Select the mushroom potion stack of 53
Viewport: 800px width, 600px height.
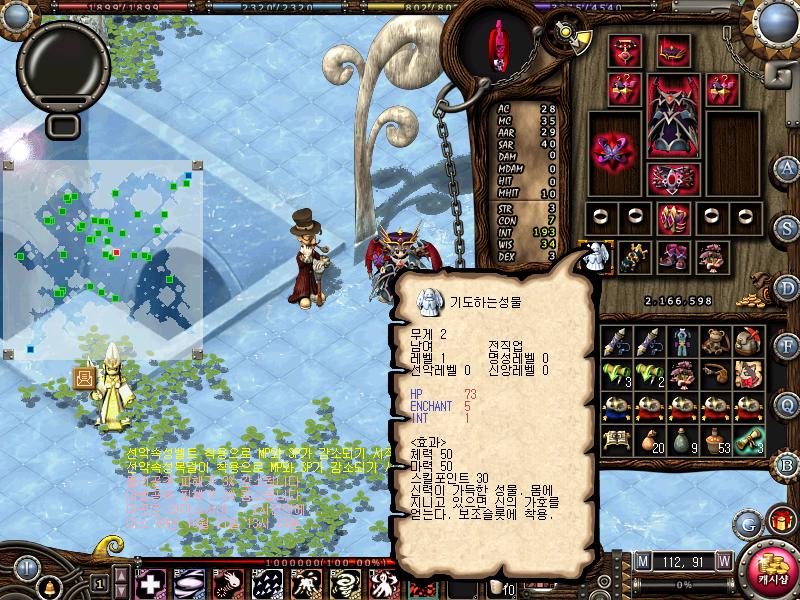pos(715,437)
